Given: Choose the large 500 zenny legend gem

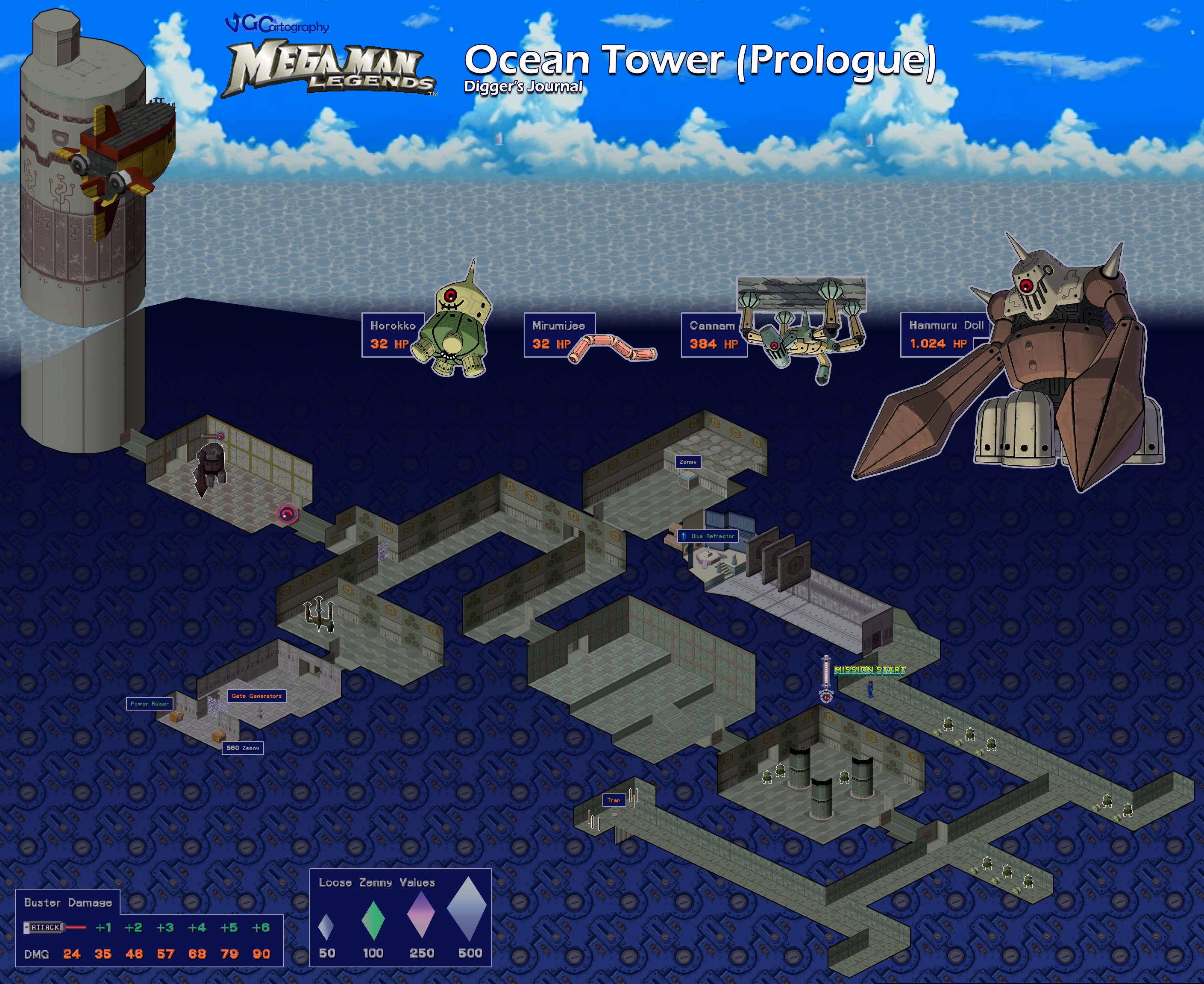Looking at the screenshot, I should pyautogui.click(x=467, y=910).
